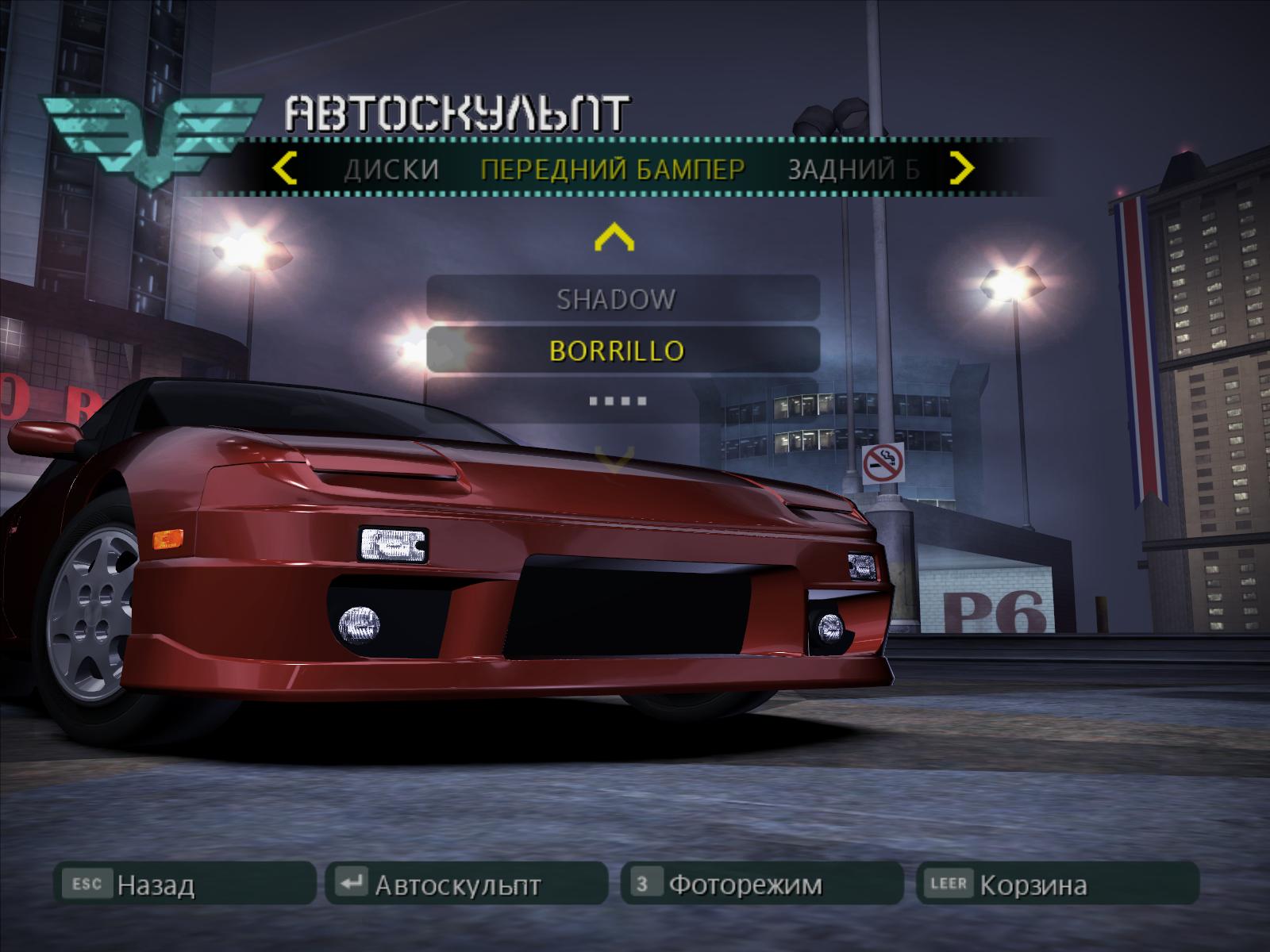This screenshot has width=1270, height=952.
Task: Click the yellow up arrow above the list
Action: [x=614, y=237]
